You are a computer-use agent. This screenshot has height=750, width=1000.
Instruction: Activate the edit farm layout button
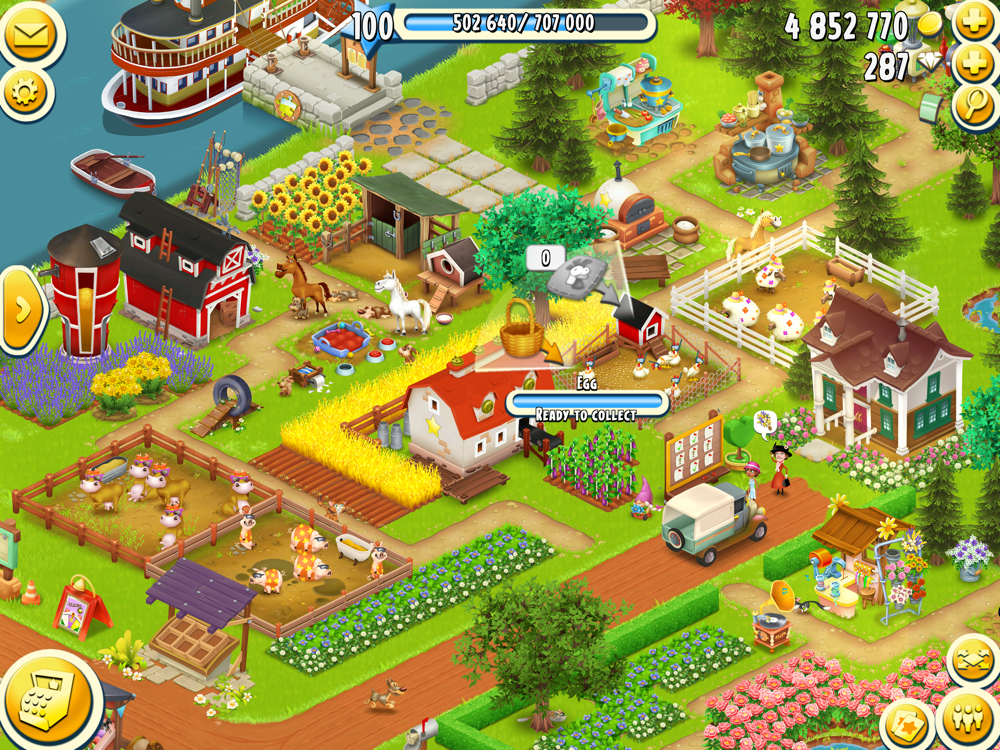(x=971, y=661)
